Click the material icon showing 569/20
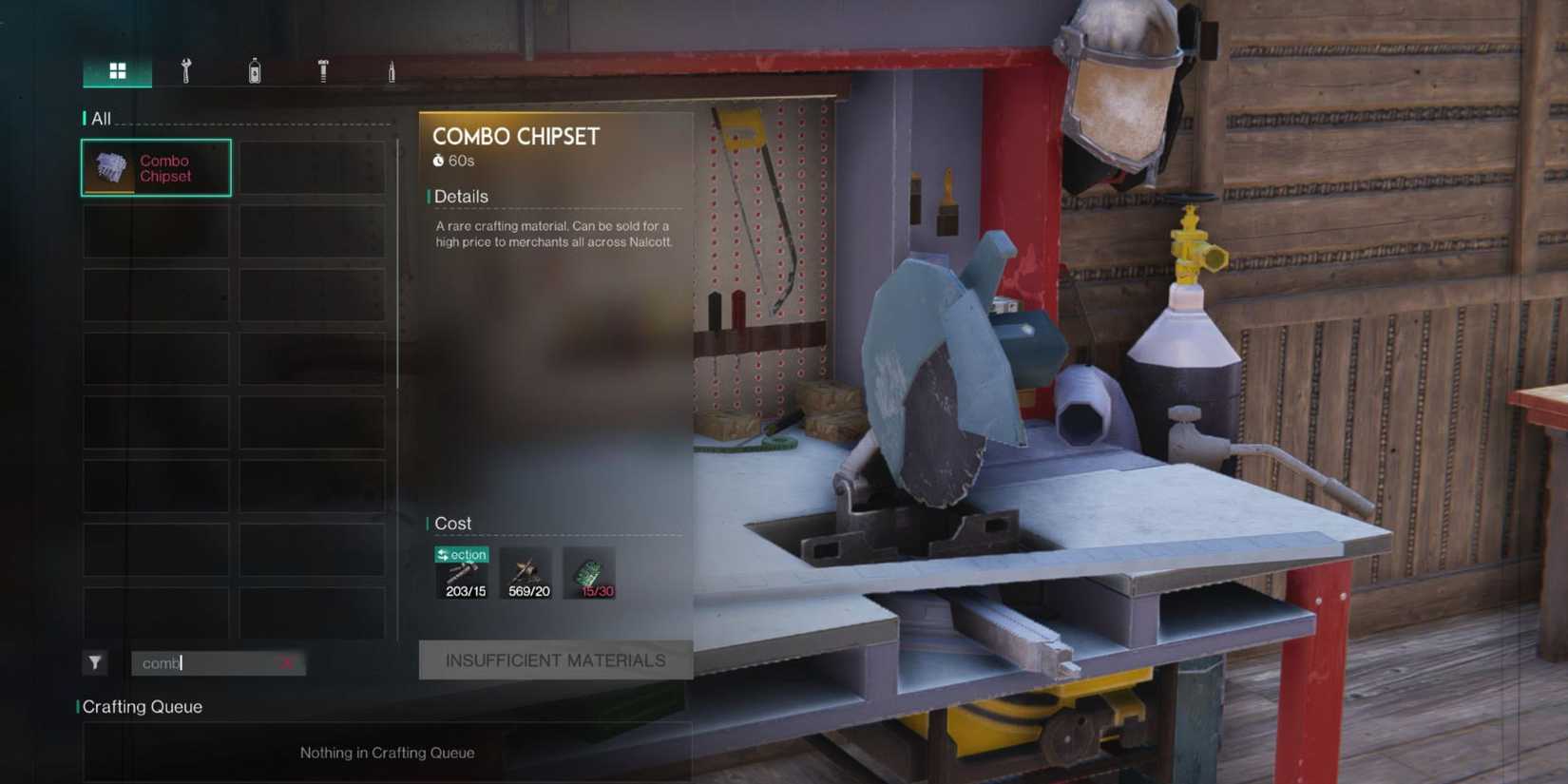1568x784 pixels. (x=526, y=571)
